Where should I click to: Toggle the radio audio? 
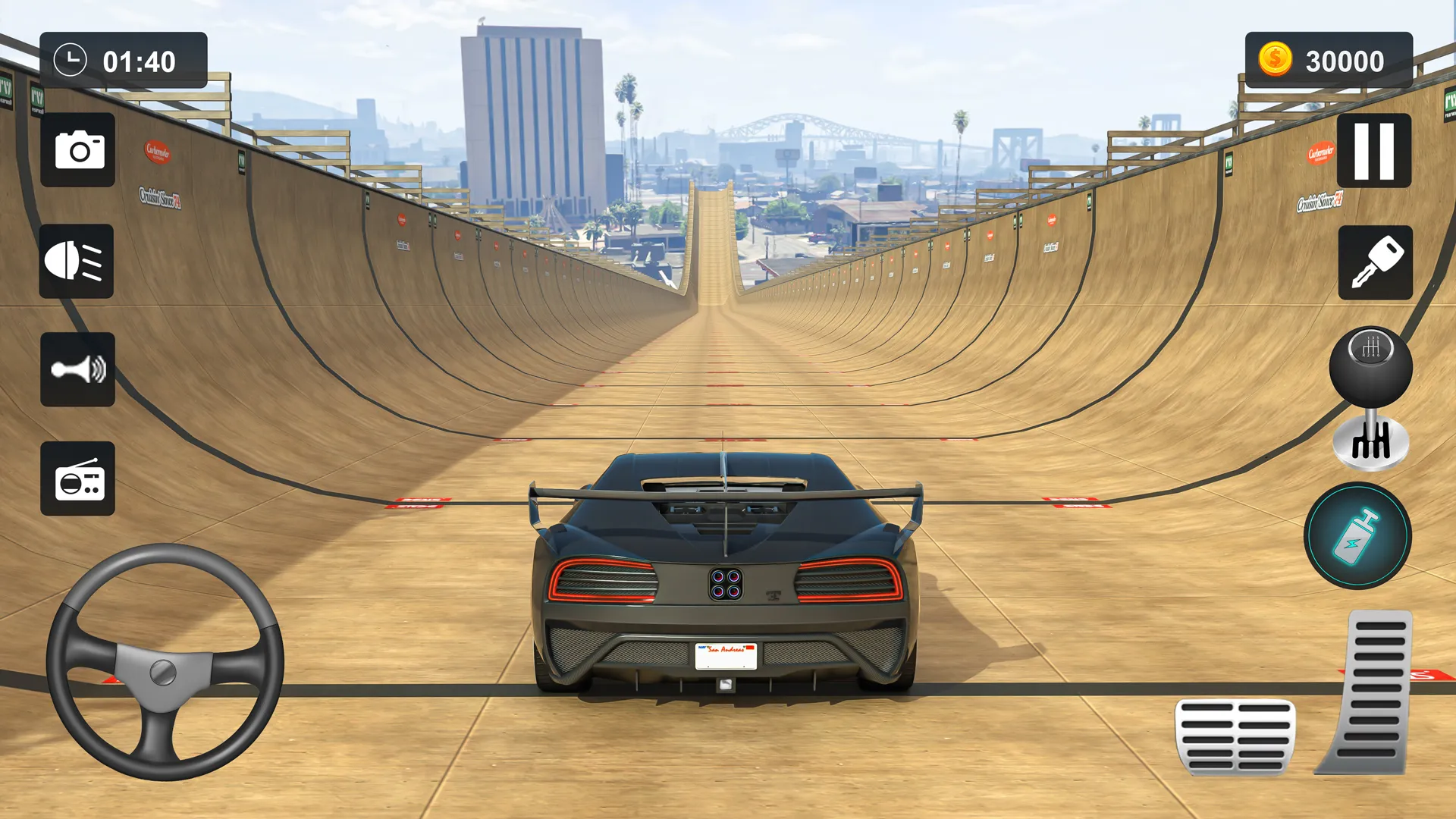78,479
